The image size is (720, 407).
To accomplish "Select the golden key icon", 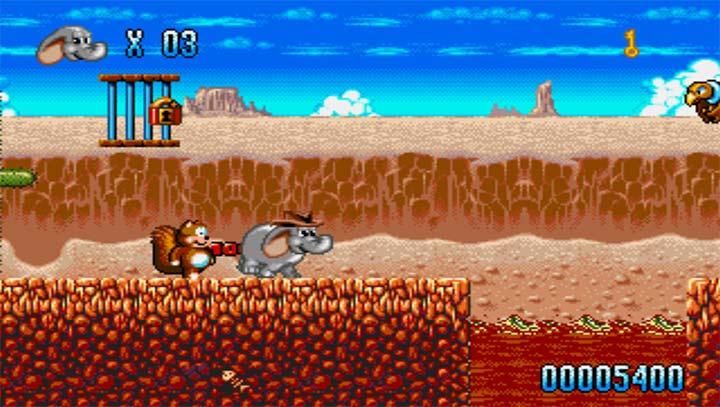I will [x=631, y=43].
